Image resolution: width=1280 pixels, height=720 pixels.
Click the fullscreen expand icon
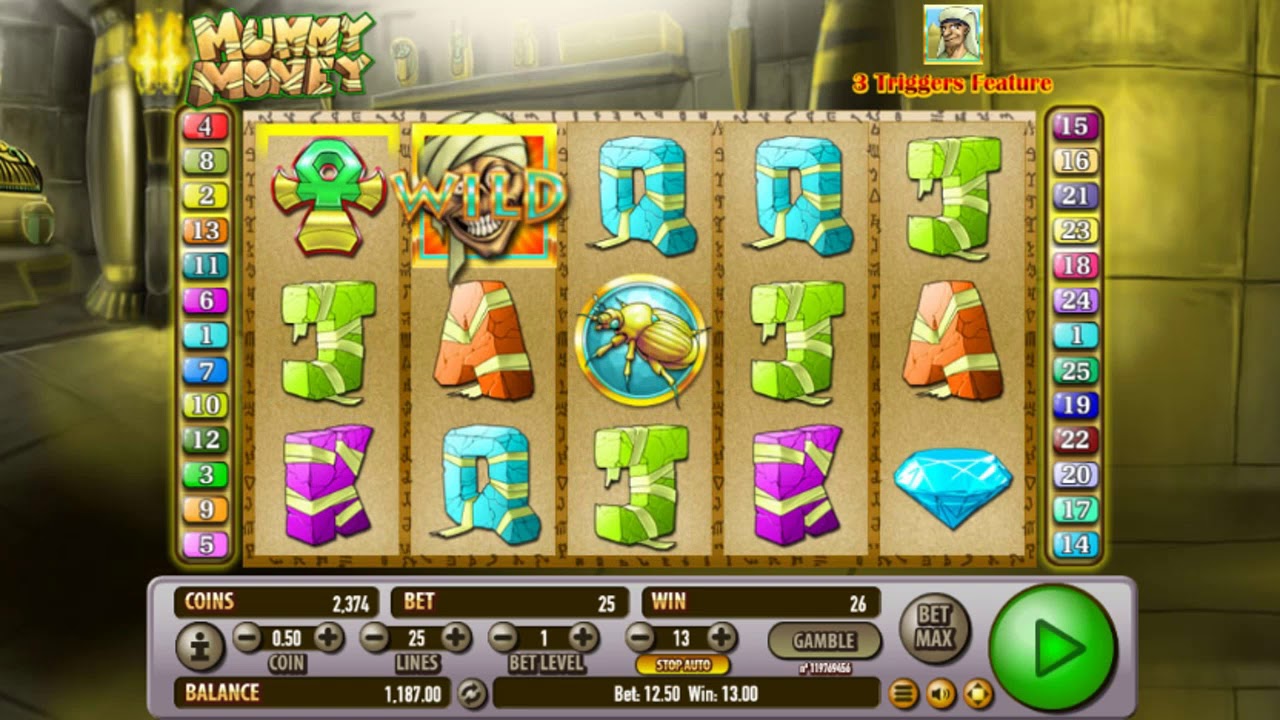(976, 692)
